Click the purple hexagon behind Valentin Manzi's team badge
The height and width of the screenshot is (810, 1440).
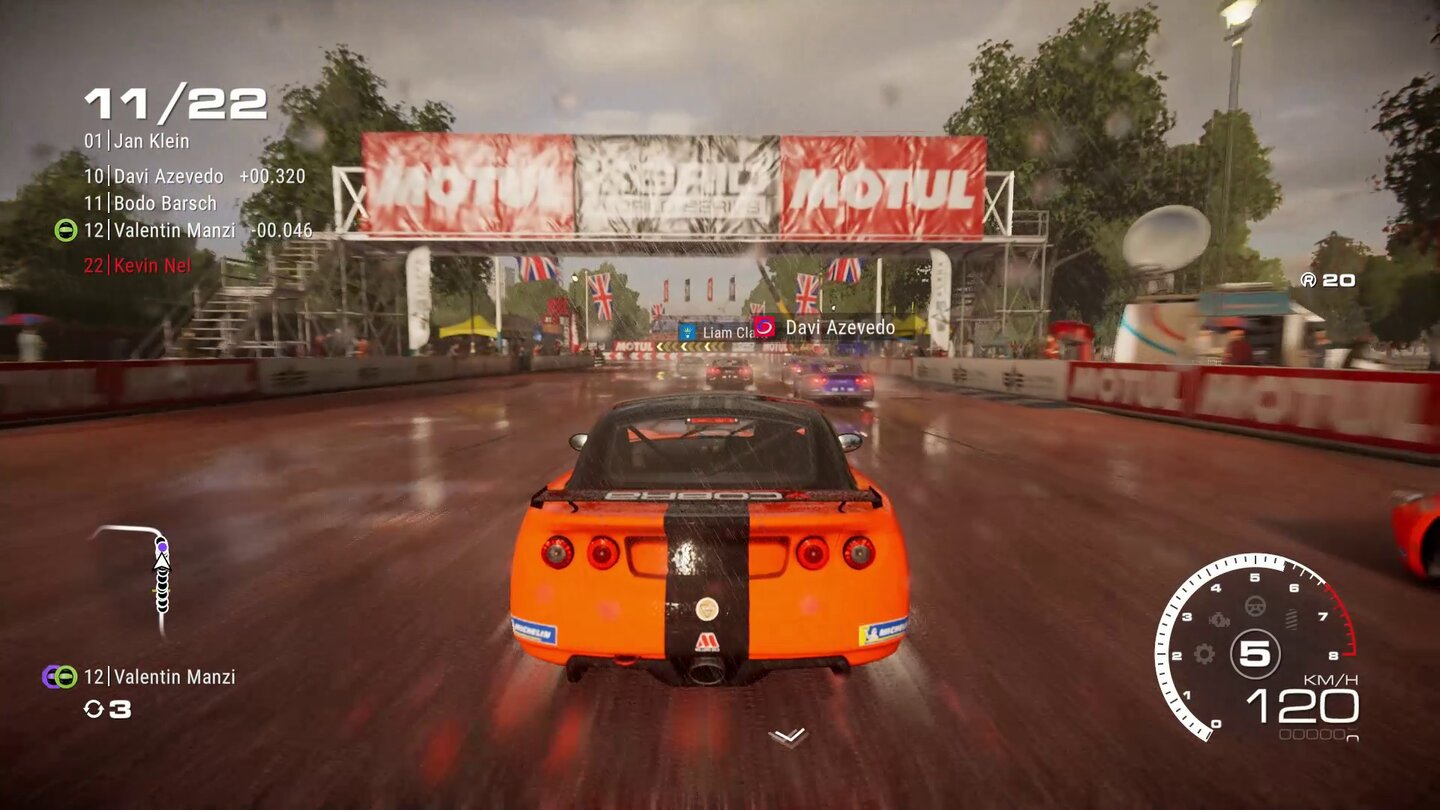coord(50,675)
